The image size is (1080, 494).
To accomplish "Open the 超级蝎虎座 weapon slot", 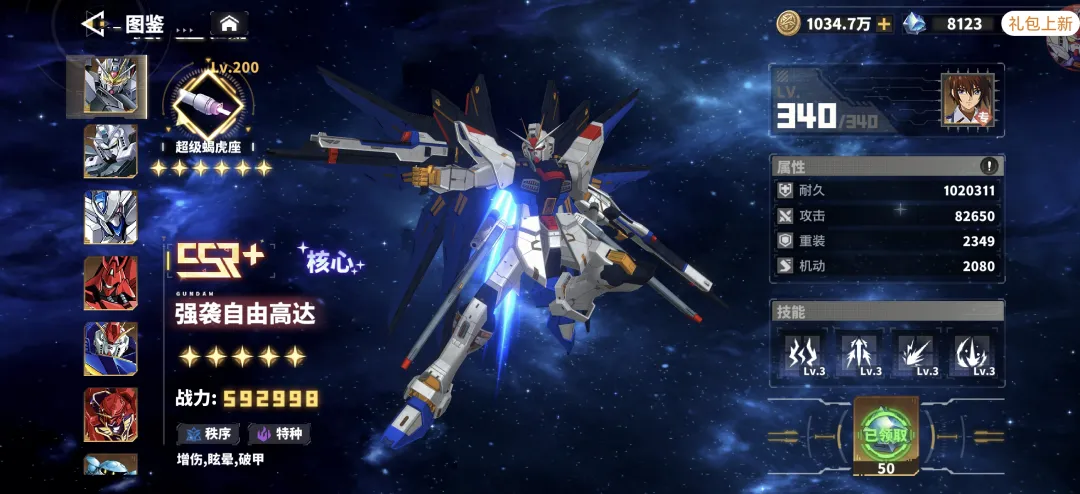I will 208,102.
